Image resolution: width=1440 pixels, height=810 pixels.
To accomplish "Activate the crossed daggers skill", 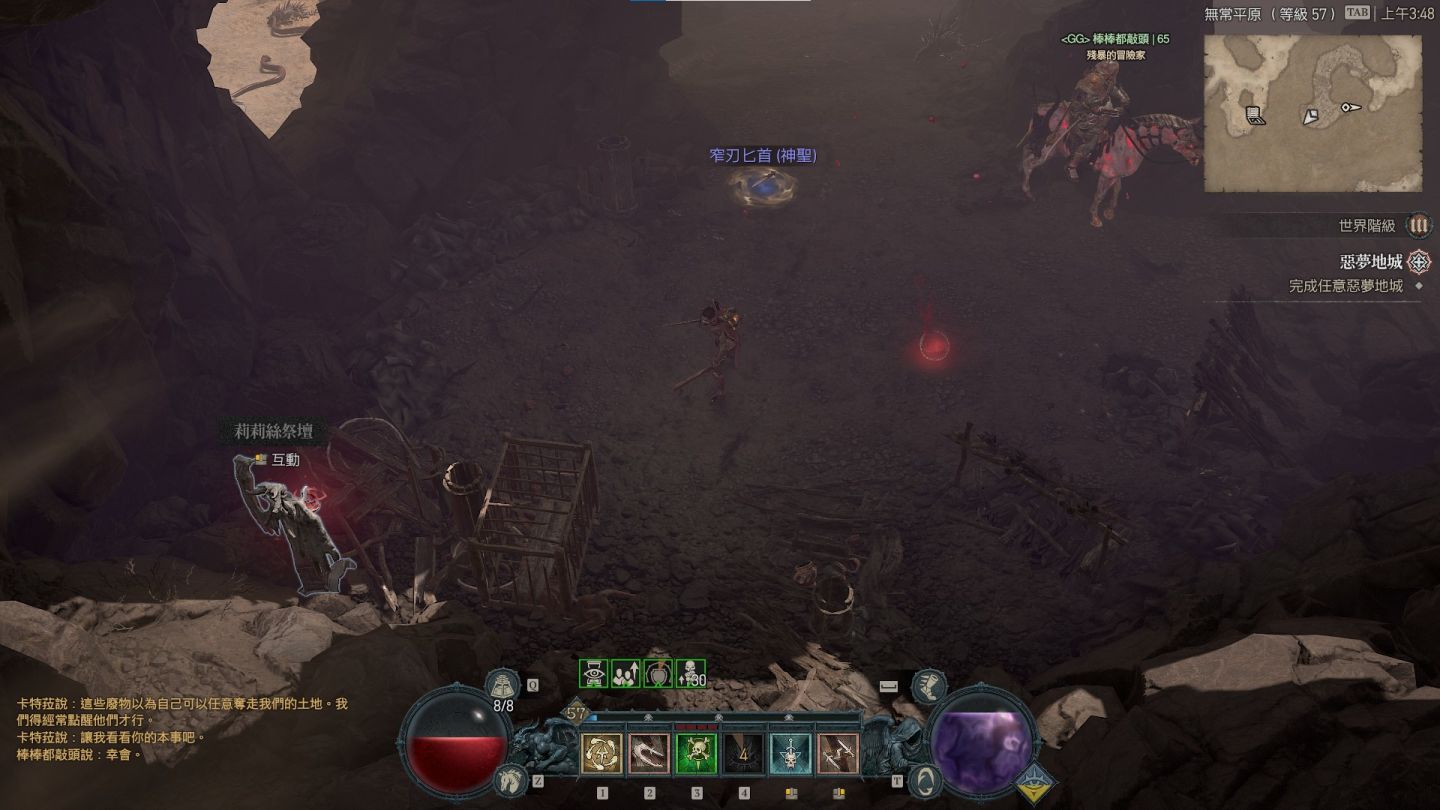I will point(838,754).
